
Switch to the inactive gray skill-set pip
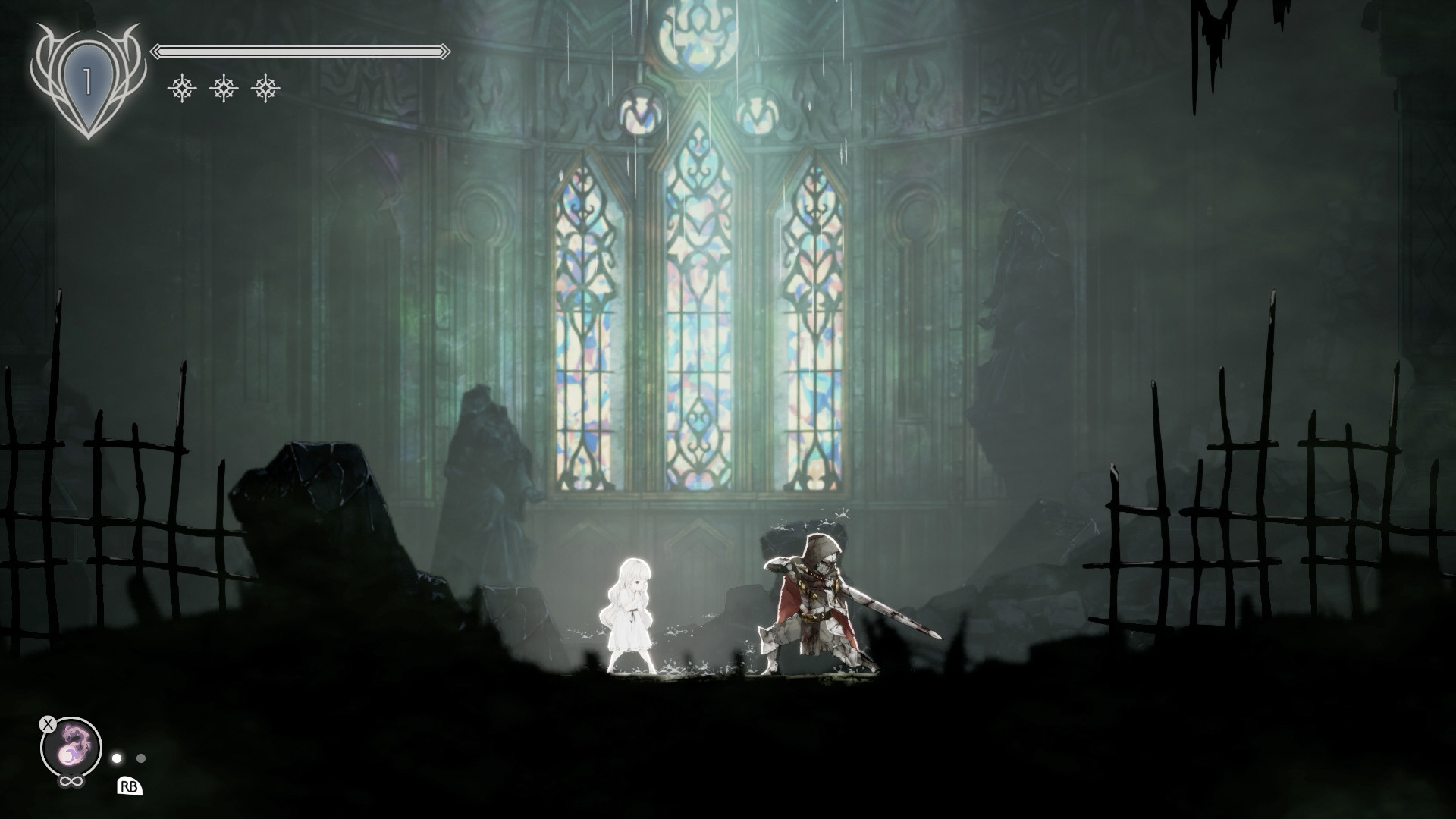coord(141,757)
